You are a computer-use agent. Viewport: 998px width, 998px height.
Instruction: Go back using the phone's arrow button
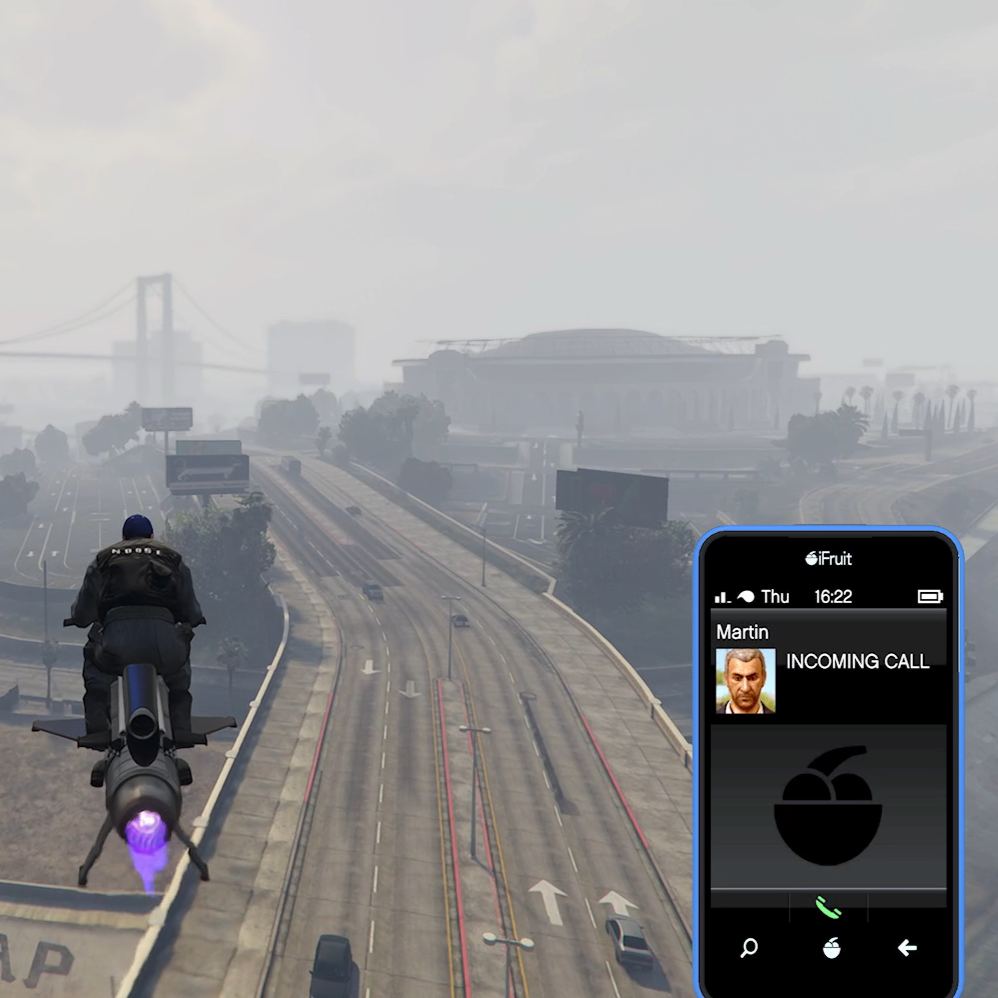[907, 948]
